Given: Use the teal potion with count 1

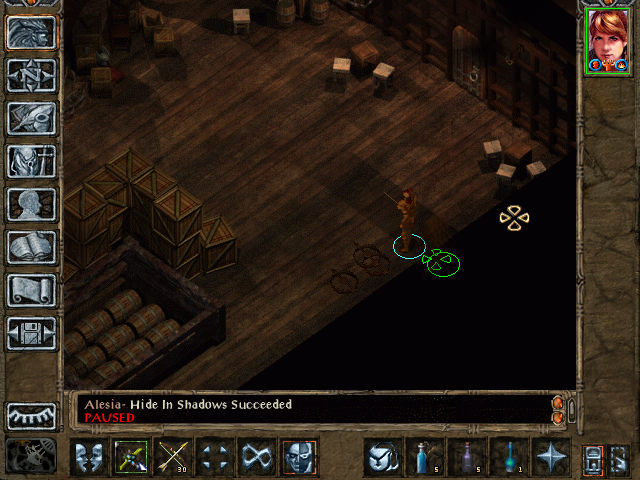Looking at the screenshot, I should (509, 457).
